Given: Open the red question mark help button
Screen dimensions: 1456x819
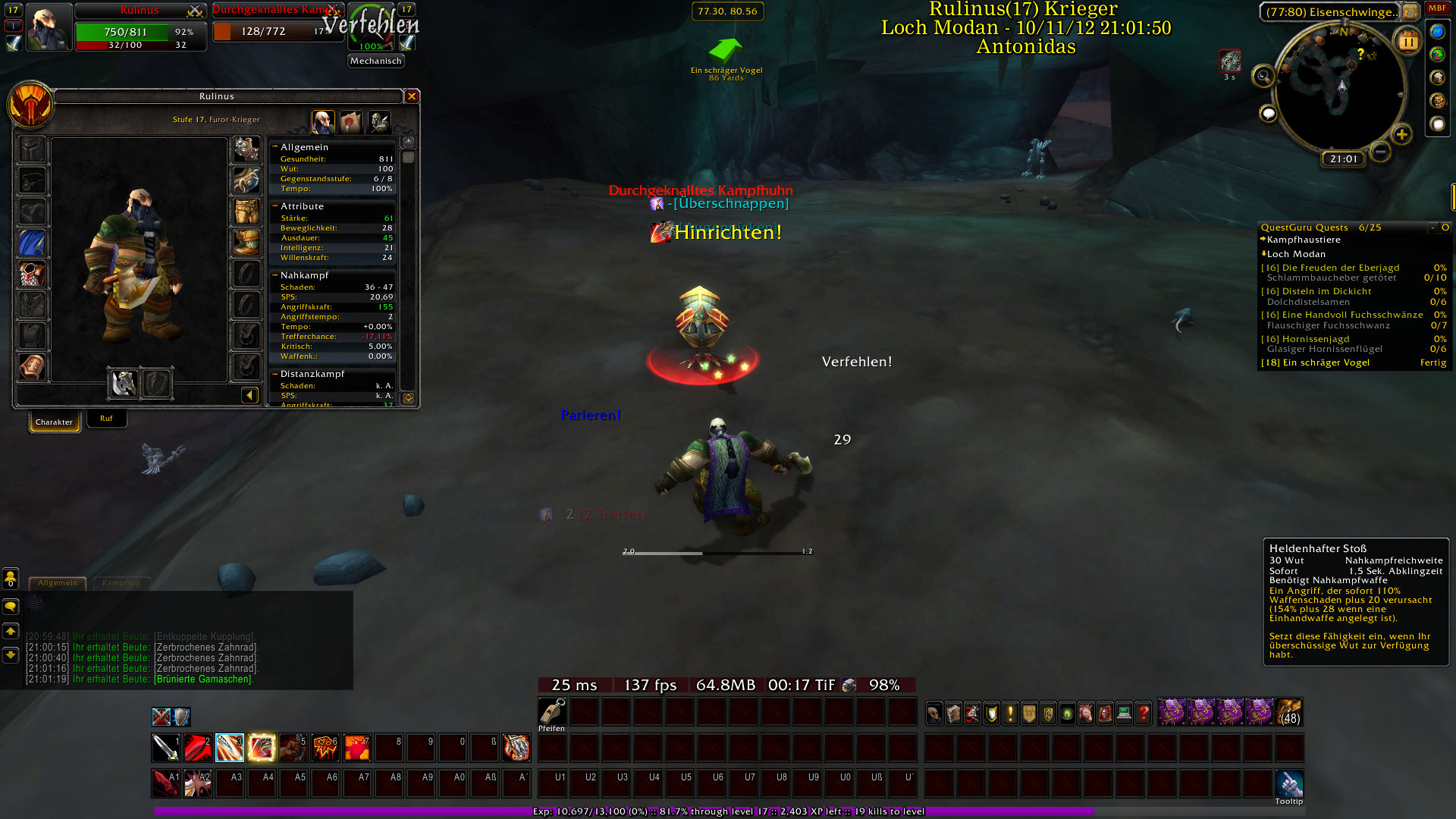Looking at the screenshot, I should coord(1144,713).
